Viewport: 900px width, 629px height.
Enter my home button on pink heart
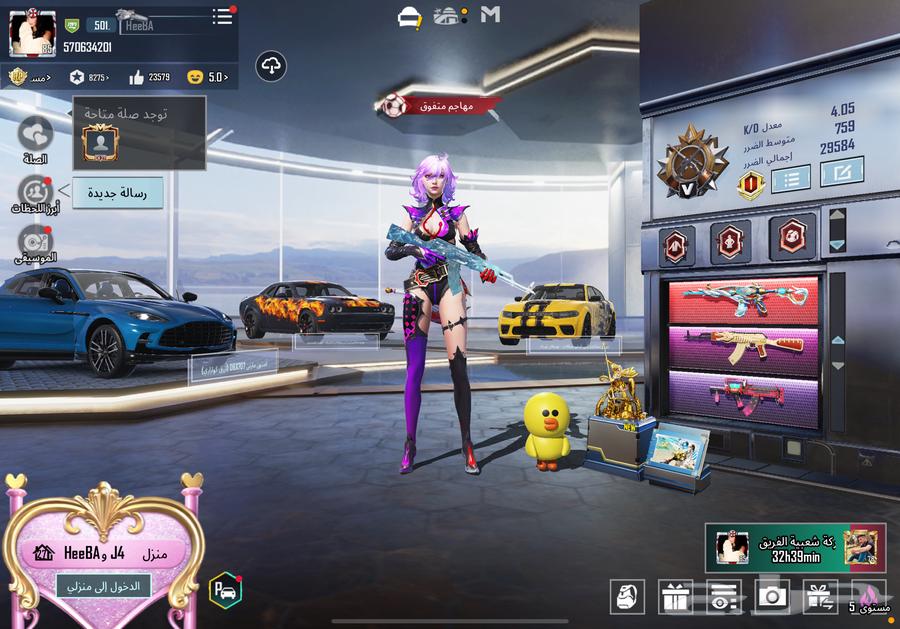[x=103, y=585]
